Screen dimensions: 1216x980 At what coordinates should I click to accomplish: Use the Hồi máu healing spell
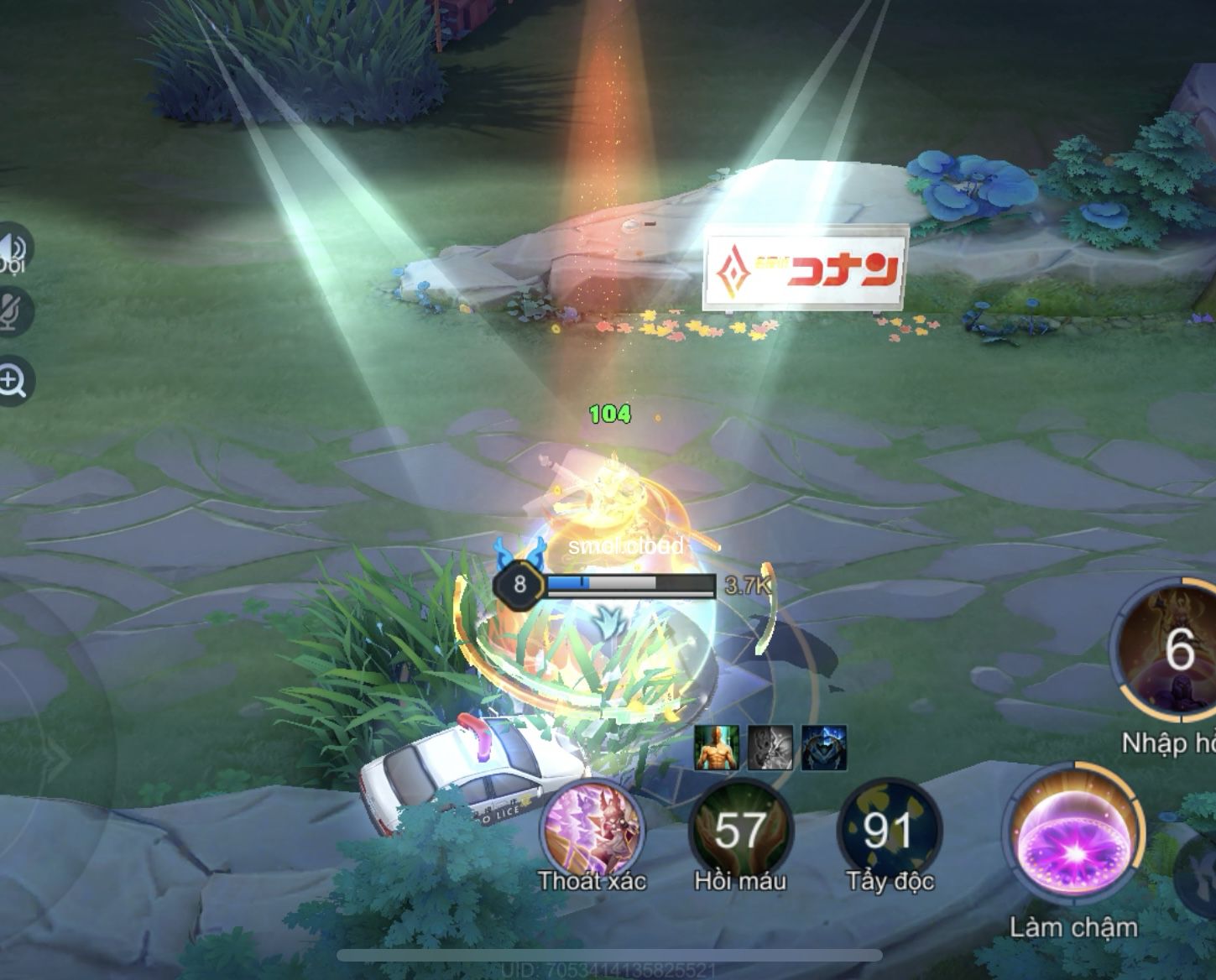740,828
